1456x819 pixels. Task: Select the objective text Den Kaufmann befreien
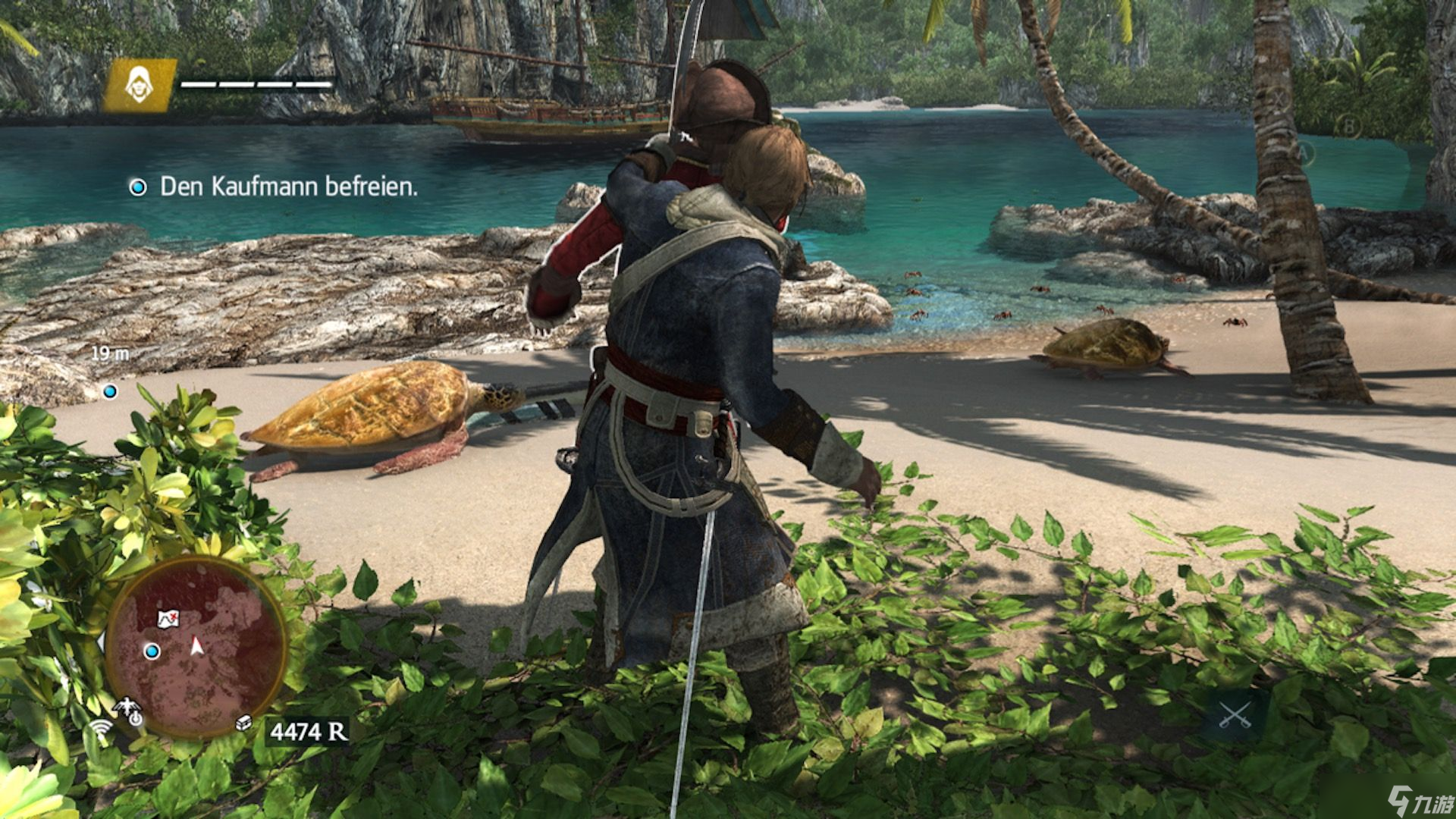click(x=287, y=186)
